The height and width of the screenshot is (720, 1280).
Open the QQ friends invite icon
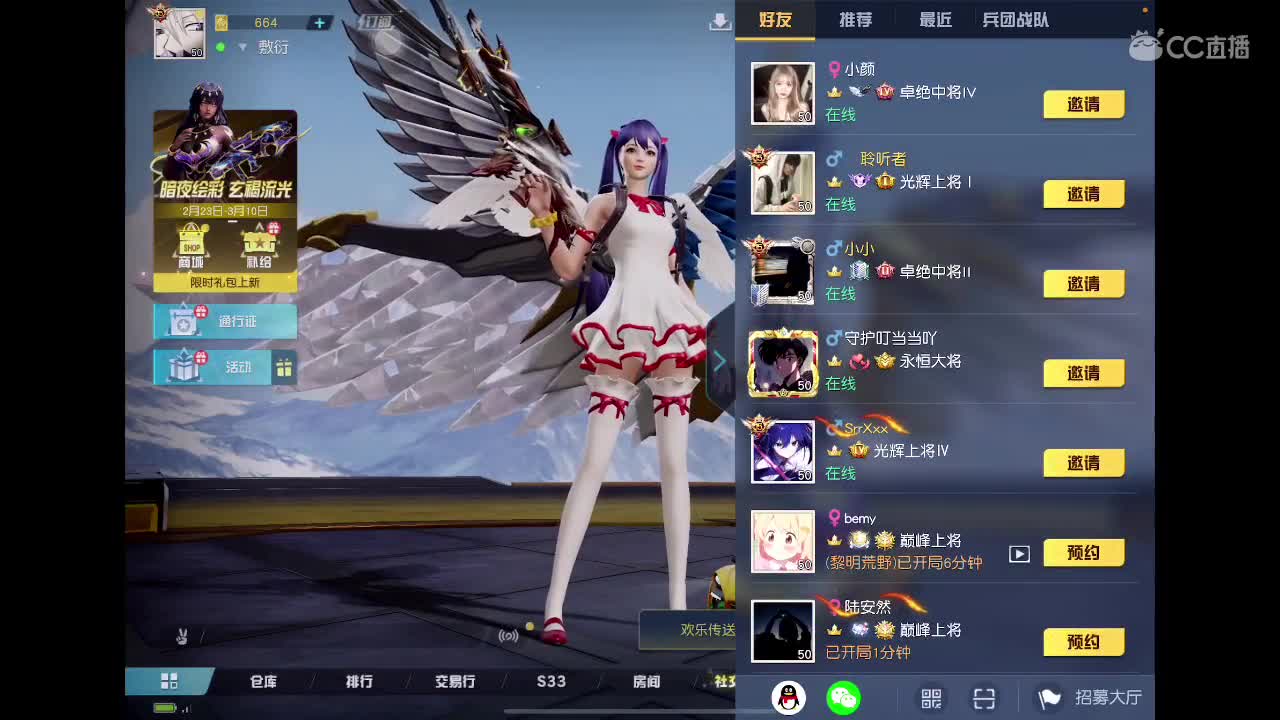click(791, 697)
